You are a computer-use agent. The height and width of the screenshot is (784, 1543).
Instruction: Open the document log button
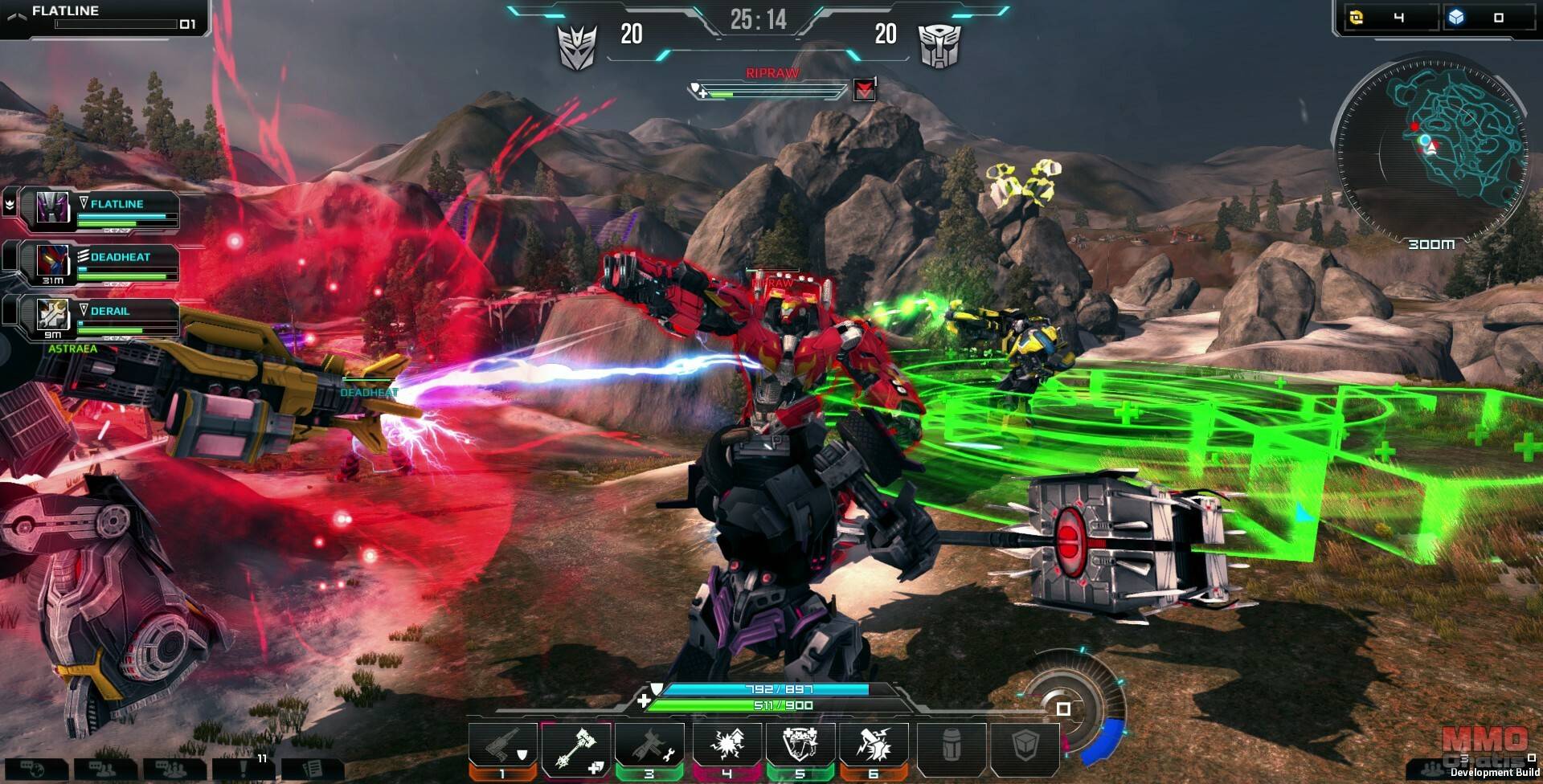[312, 769]
